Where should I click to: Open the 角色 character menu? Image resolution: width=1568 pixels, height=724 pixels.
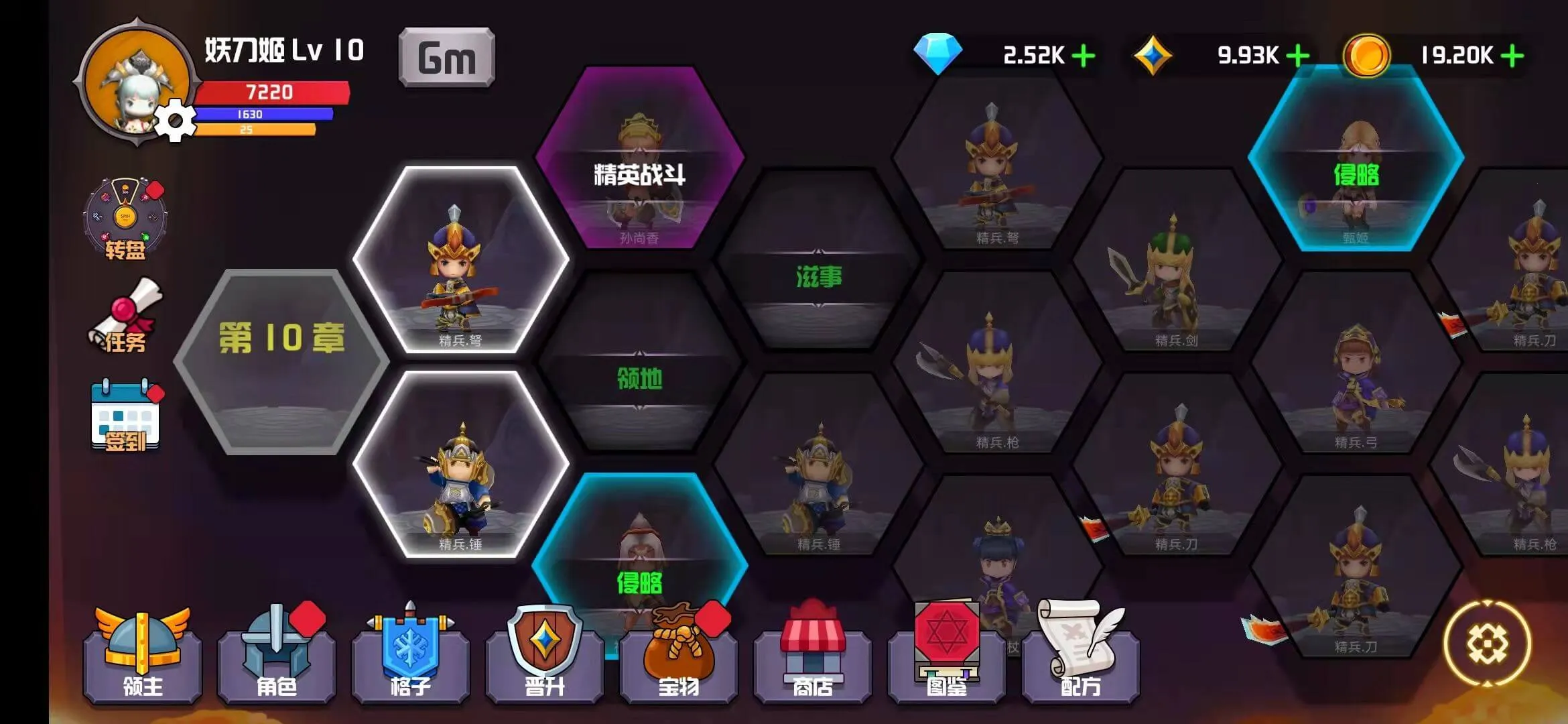[276, 657]
